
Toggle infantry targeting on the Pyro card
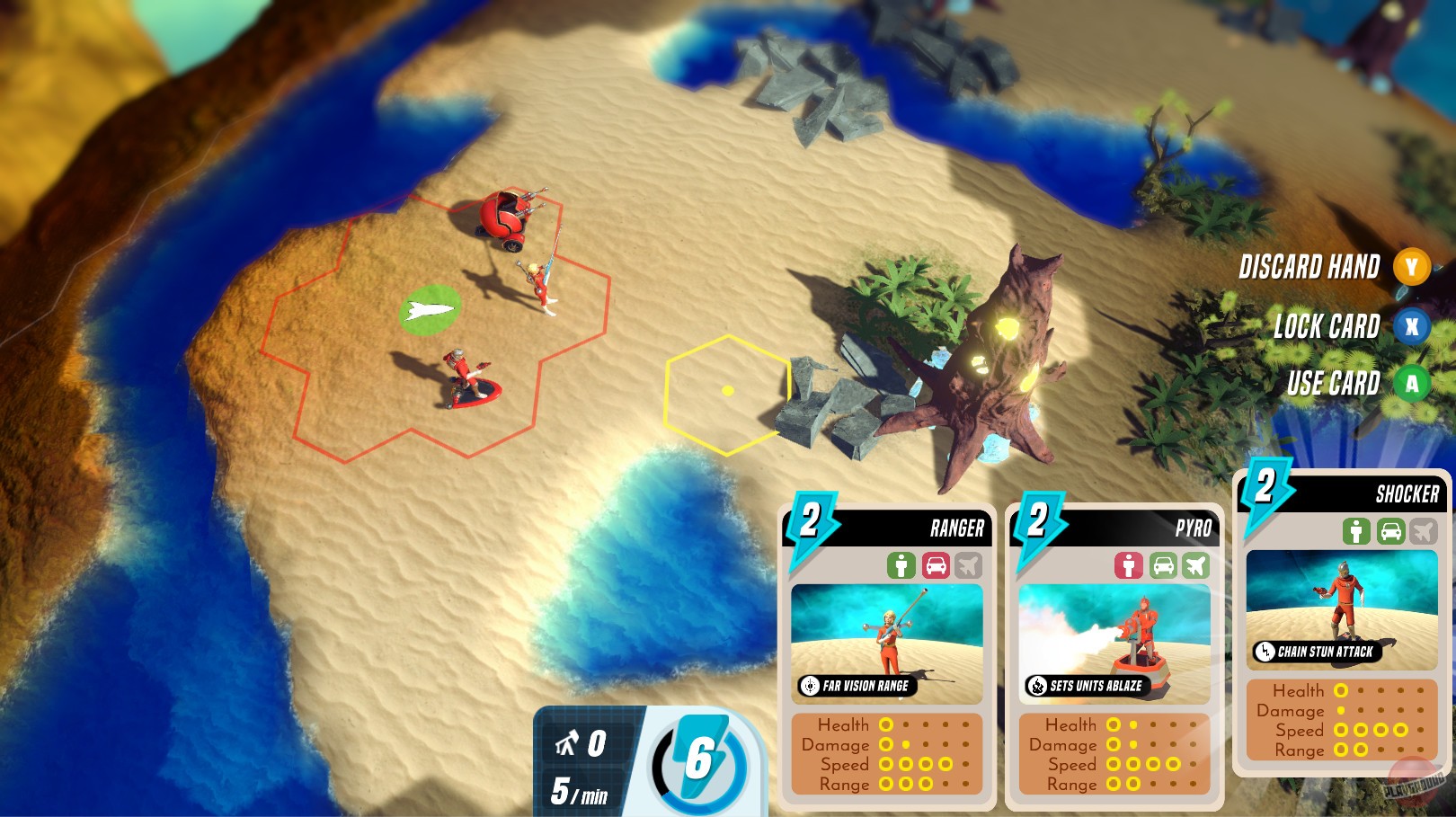(1127, 564)
